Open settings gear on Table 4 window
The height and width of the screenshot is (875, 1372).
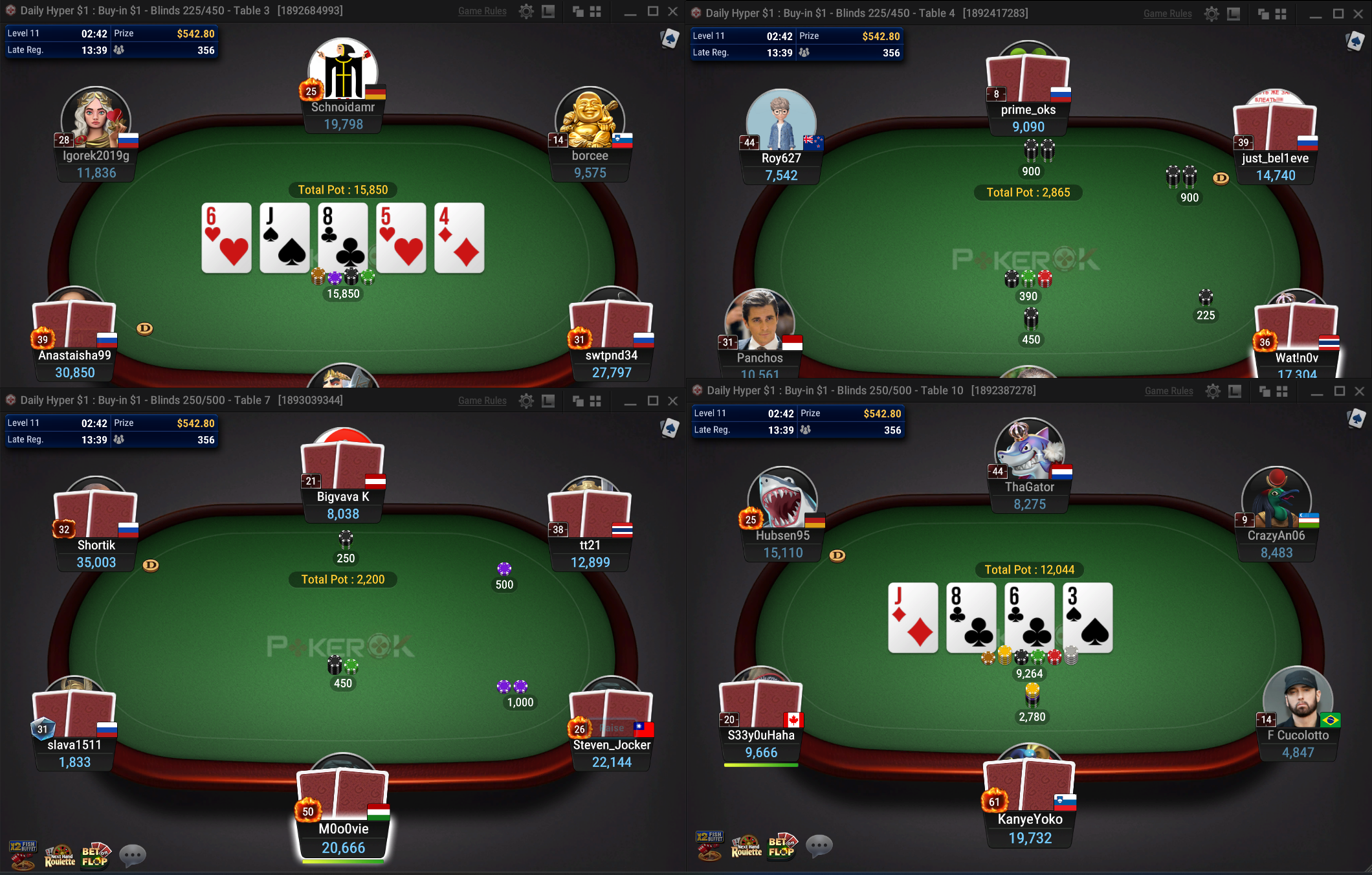click(x=1212, y=14)
